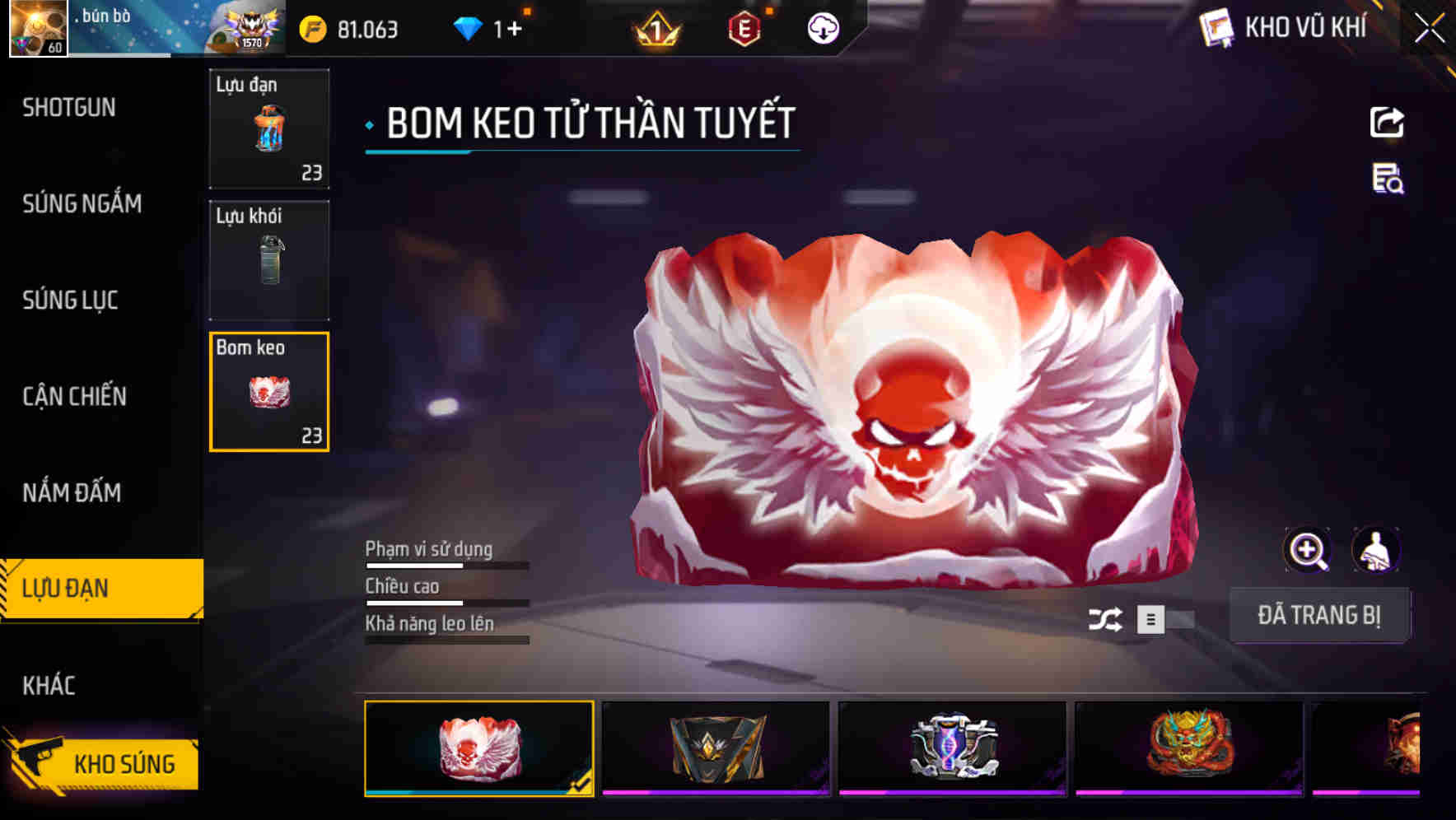Click the cloud download icon in top bar
1456x820 pixels.
click(824, 30)
